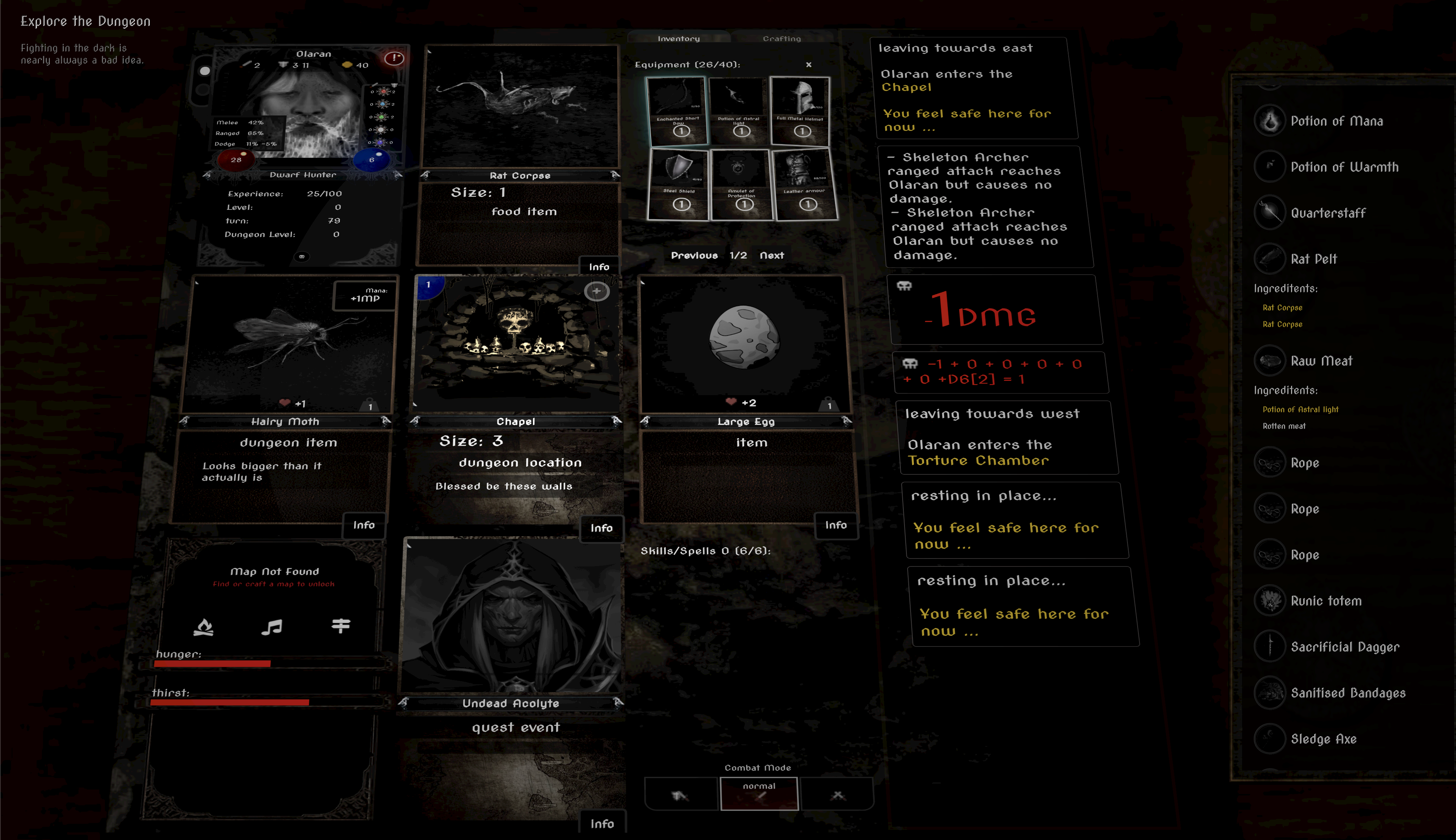Click the Runic totem icon
This screenshot has width=1456, height=840.
pyautogui.click(x=1270, y=601)
